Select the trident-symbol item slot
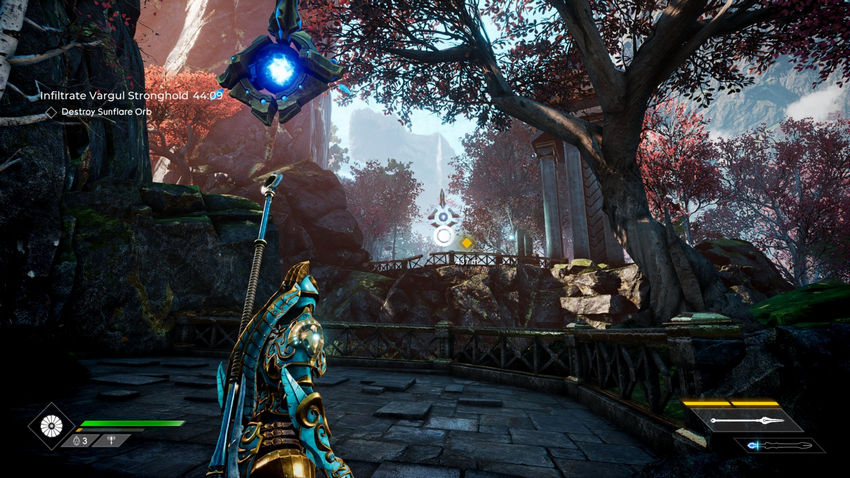The height and width of the screenshot is (478, 850). click(x=112, y=440)
